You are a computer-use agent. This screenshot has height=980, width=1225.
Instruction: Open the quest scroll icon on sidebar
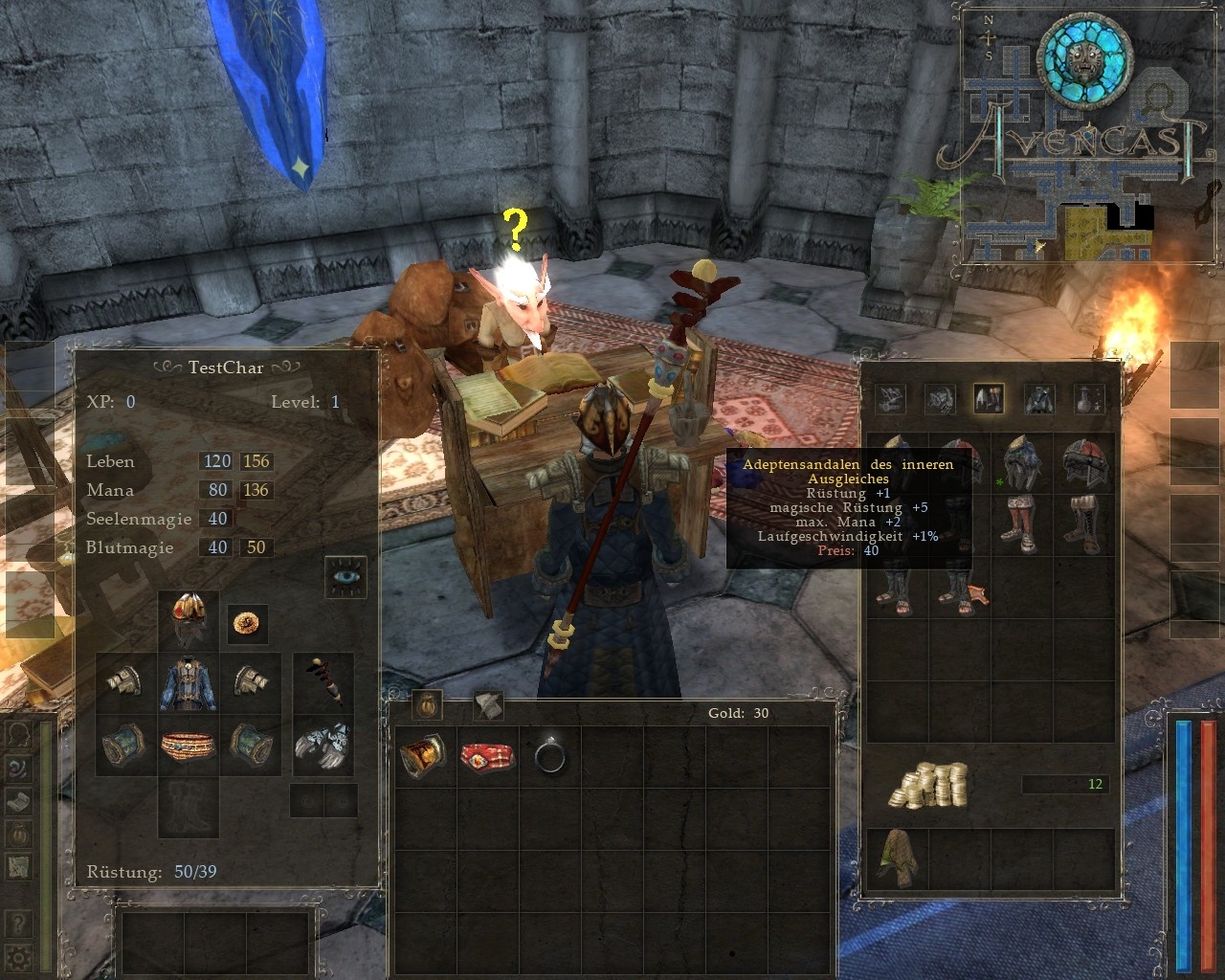[17, 801]
